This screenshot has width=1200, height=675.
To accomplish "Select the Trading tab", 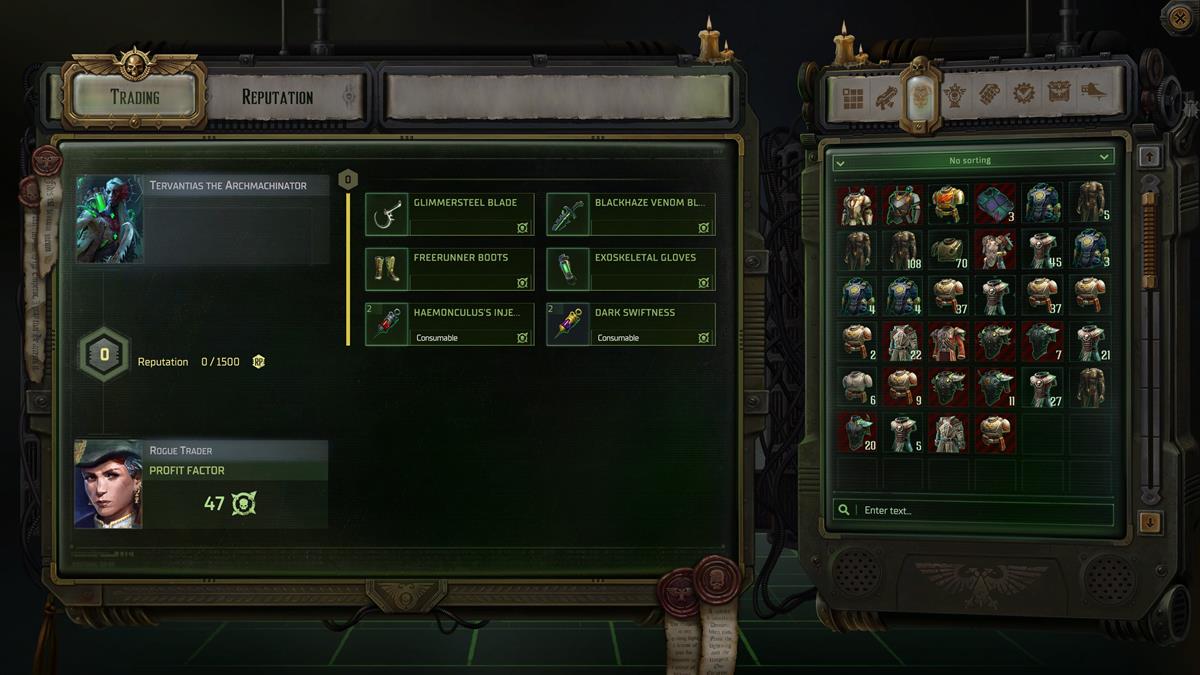I will [135, 97].
